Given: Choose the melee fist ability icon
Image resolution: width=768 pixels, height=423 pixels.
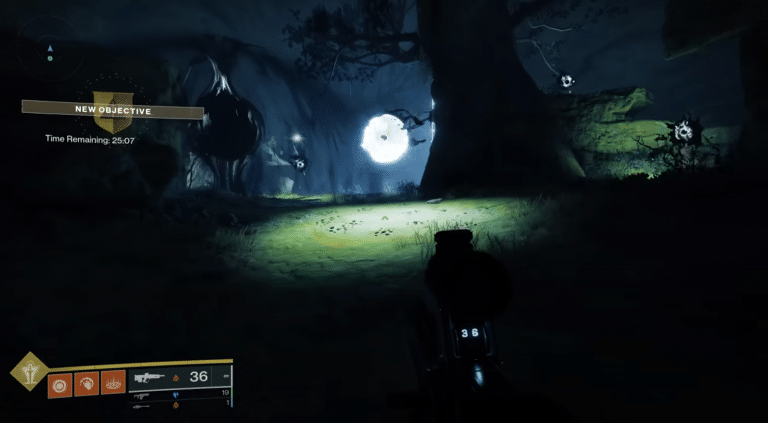Looking at the screenshot, I should (85, 383).
